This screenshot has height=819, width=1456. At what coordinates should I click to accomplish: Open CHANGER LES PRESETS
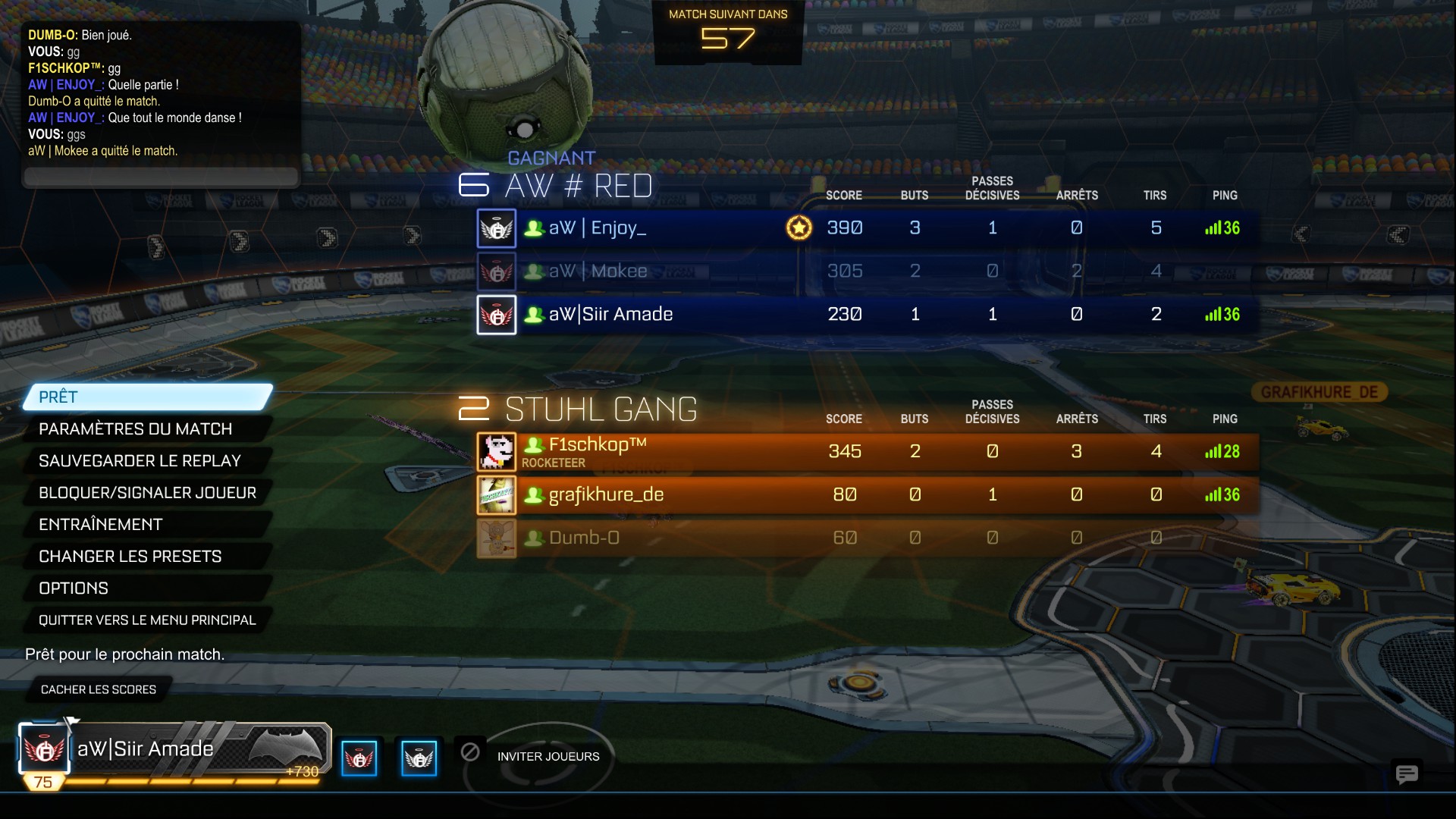148,557
